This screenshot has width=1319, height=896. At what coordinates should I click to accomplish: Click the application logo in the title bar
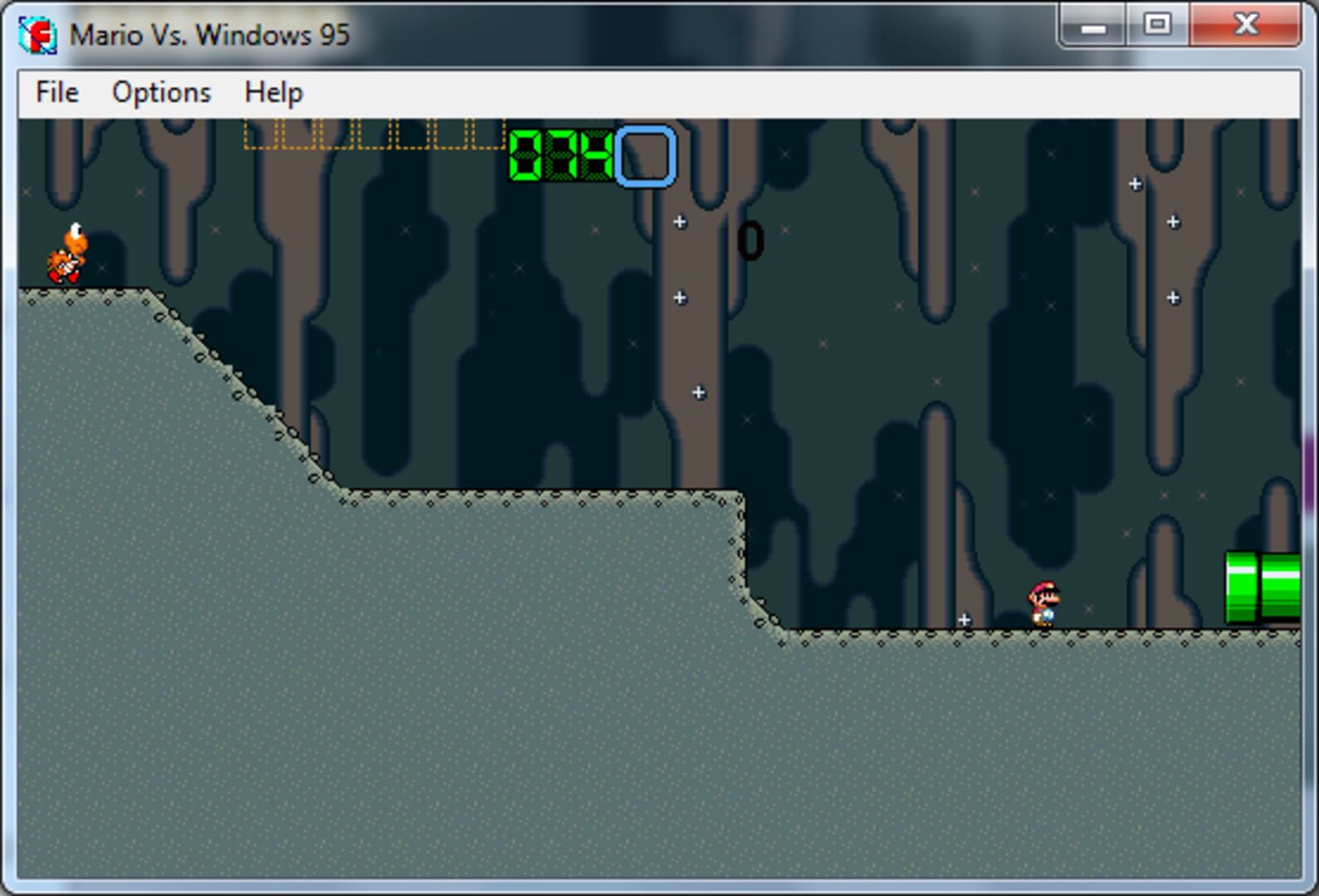tap(39, 35)
